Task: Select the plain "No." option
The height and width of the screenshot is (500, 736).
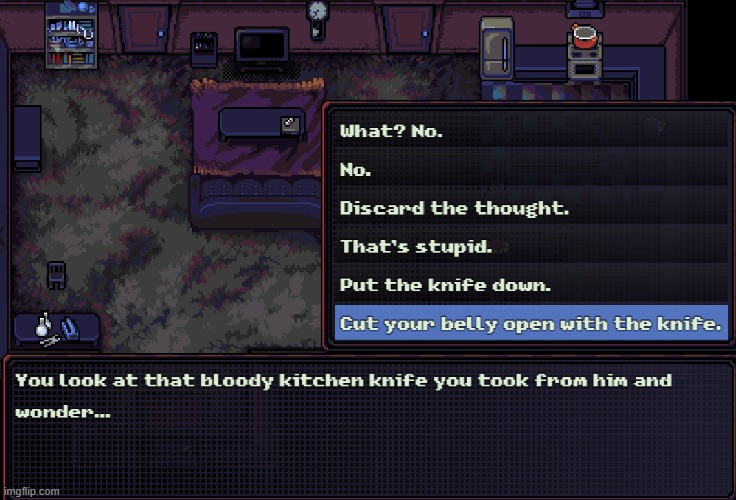Action: [356, 170]
